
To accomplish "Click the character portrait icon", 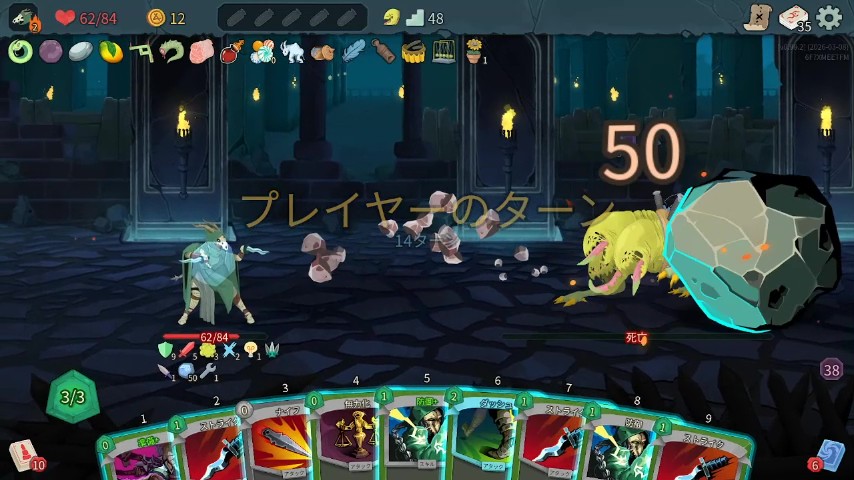I will click(23, 17).
